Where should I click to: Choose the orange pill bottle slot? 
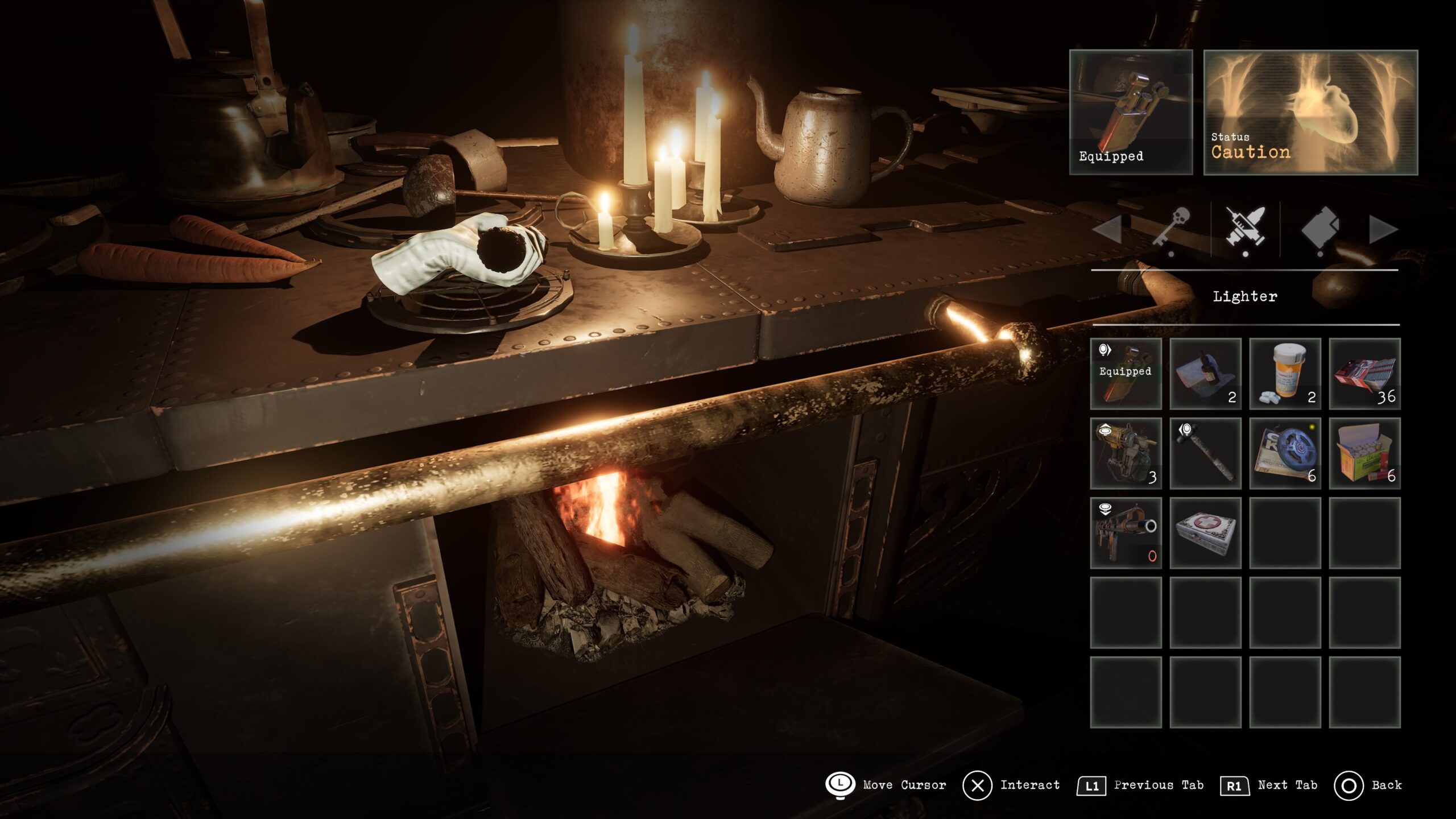[x=1285, y=374]
